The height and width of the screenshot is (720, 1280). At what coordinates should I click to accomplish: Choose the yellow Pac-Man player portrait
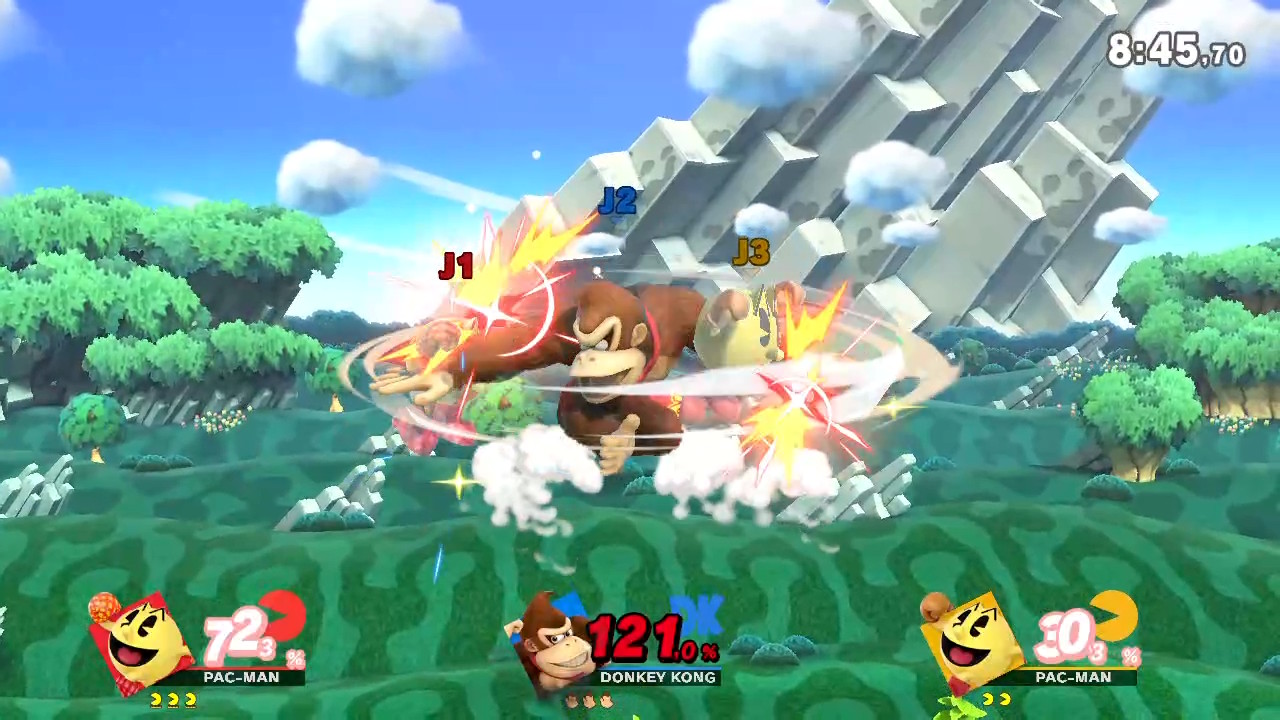click(x=975, y=642)
